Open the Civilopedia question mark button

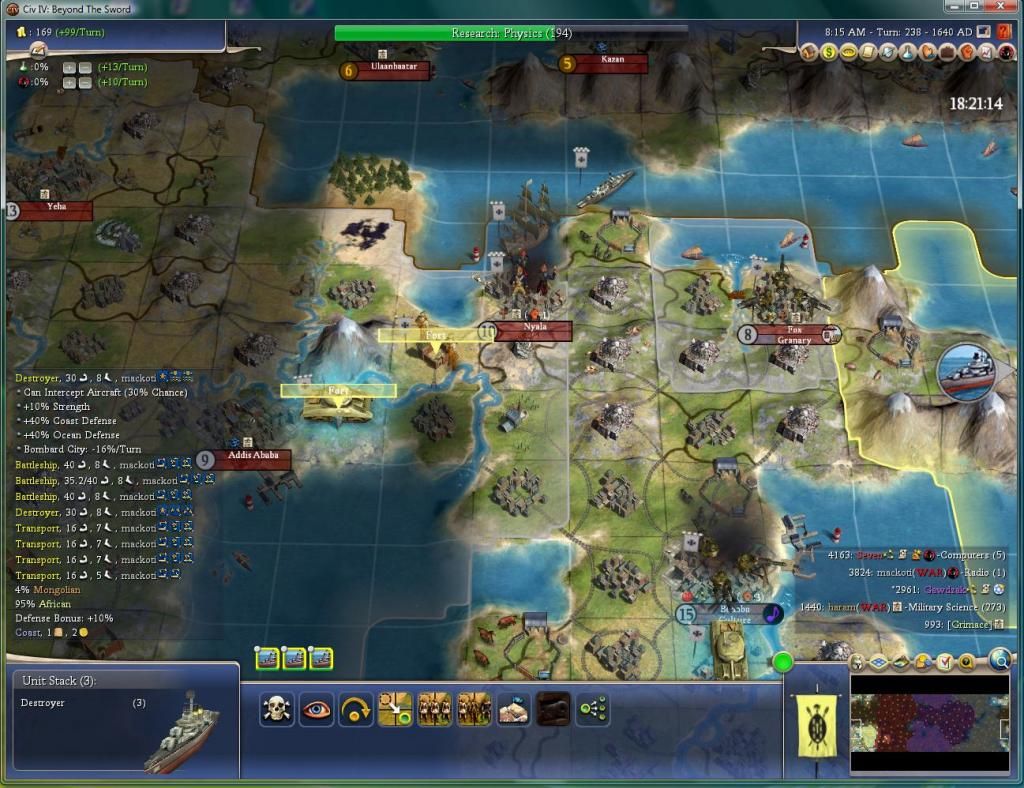click(1004, 31)
